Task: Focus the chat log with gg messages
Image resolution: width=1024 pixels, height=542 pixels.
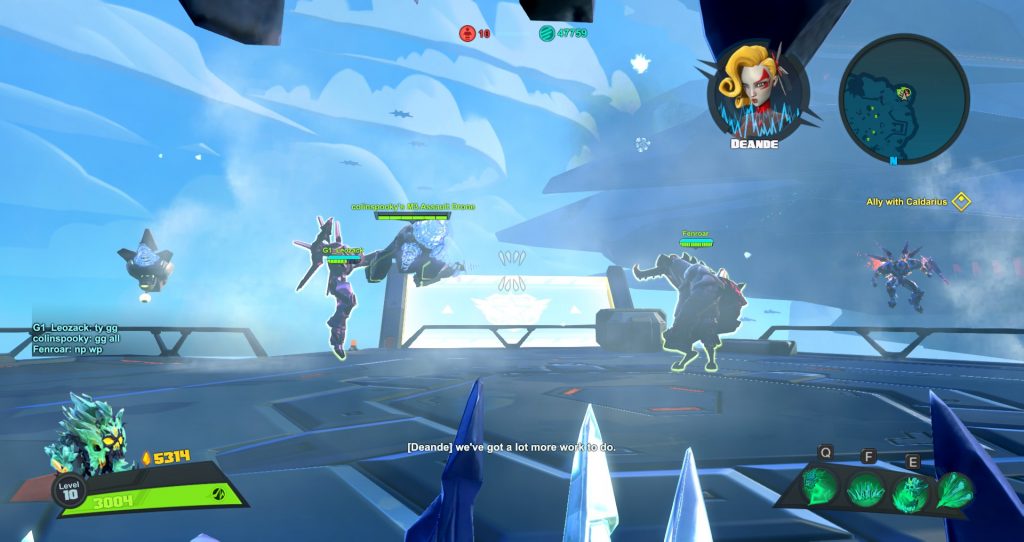Action: (x=75, y=340)
